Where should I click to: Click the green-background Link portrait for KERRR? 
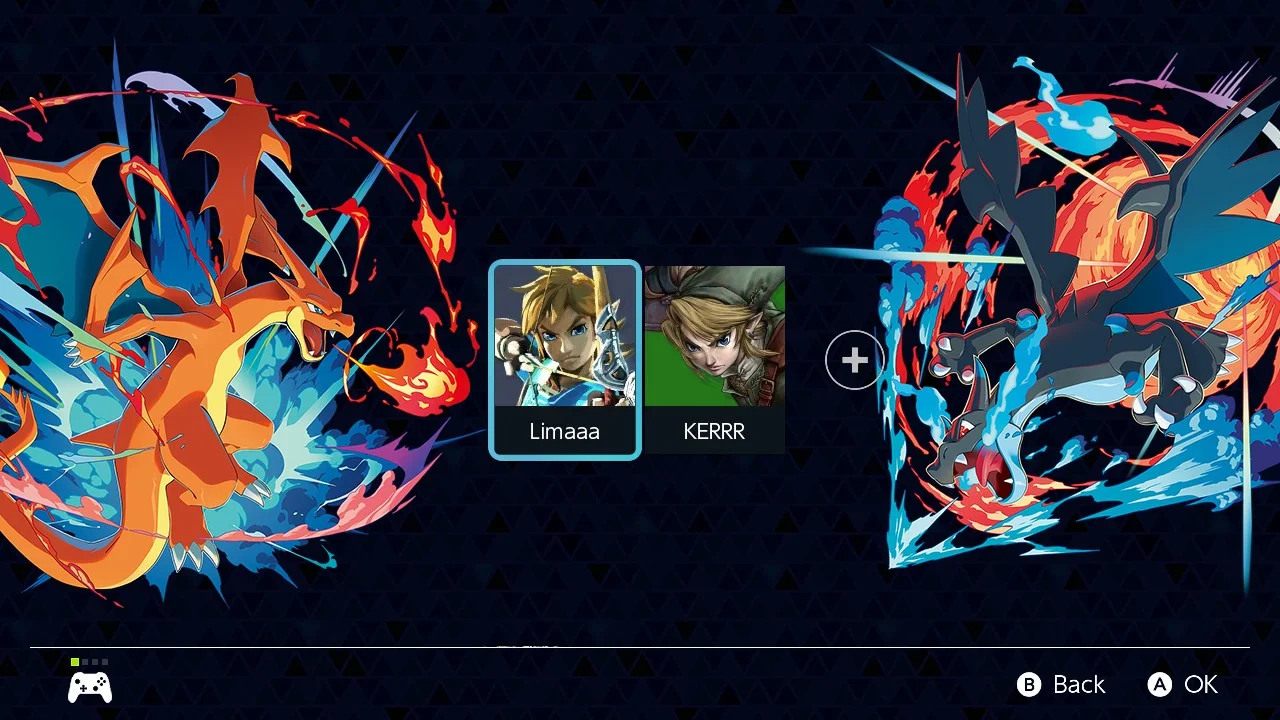pyautogui.click(x=714, y=335)
